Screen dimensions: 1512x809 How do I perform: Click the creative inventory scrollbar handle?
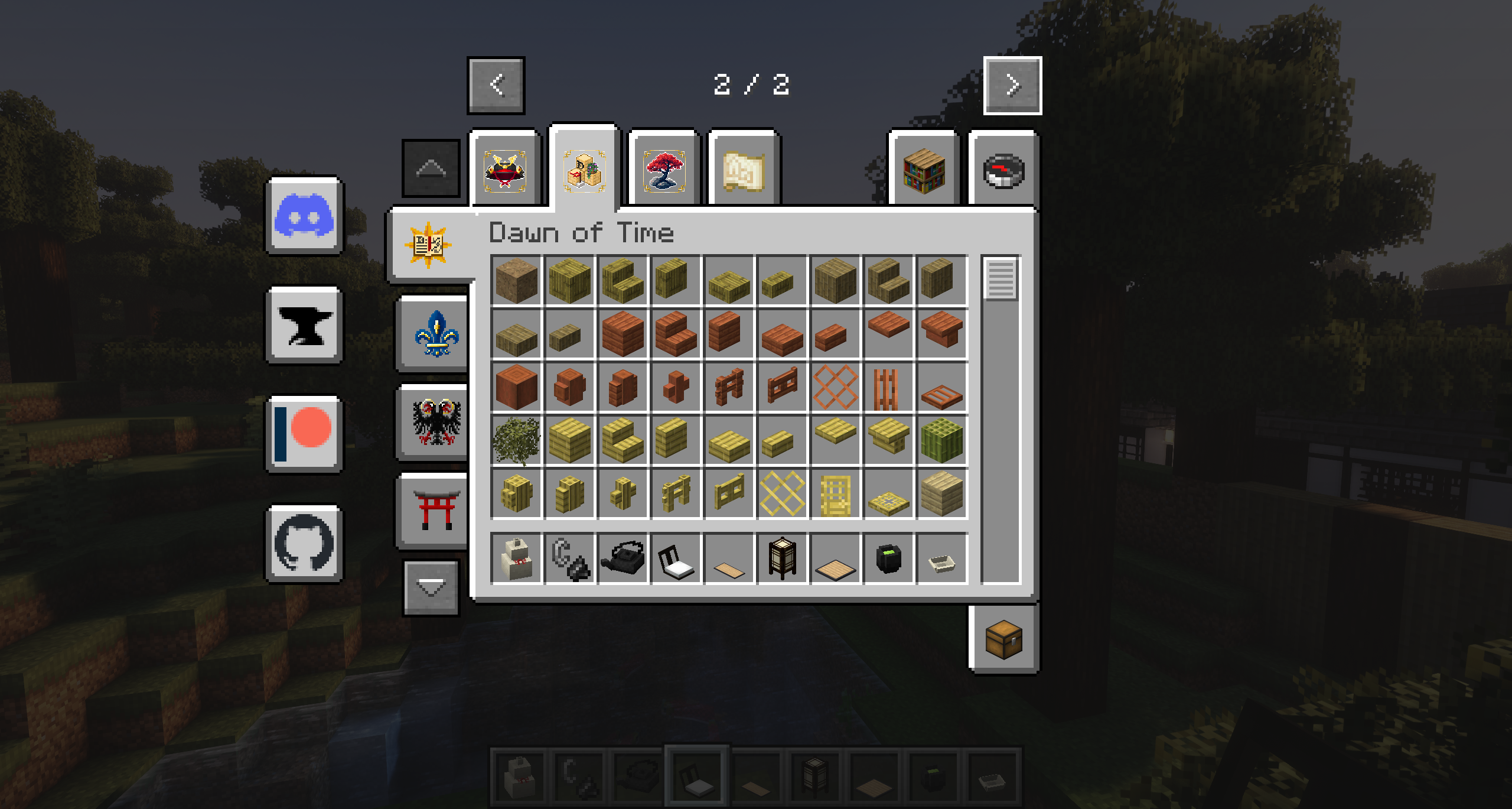(x=1001, y=278)
